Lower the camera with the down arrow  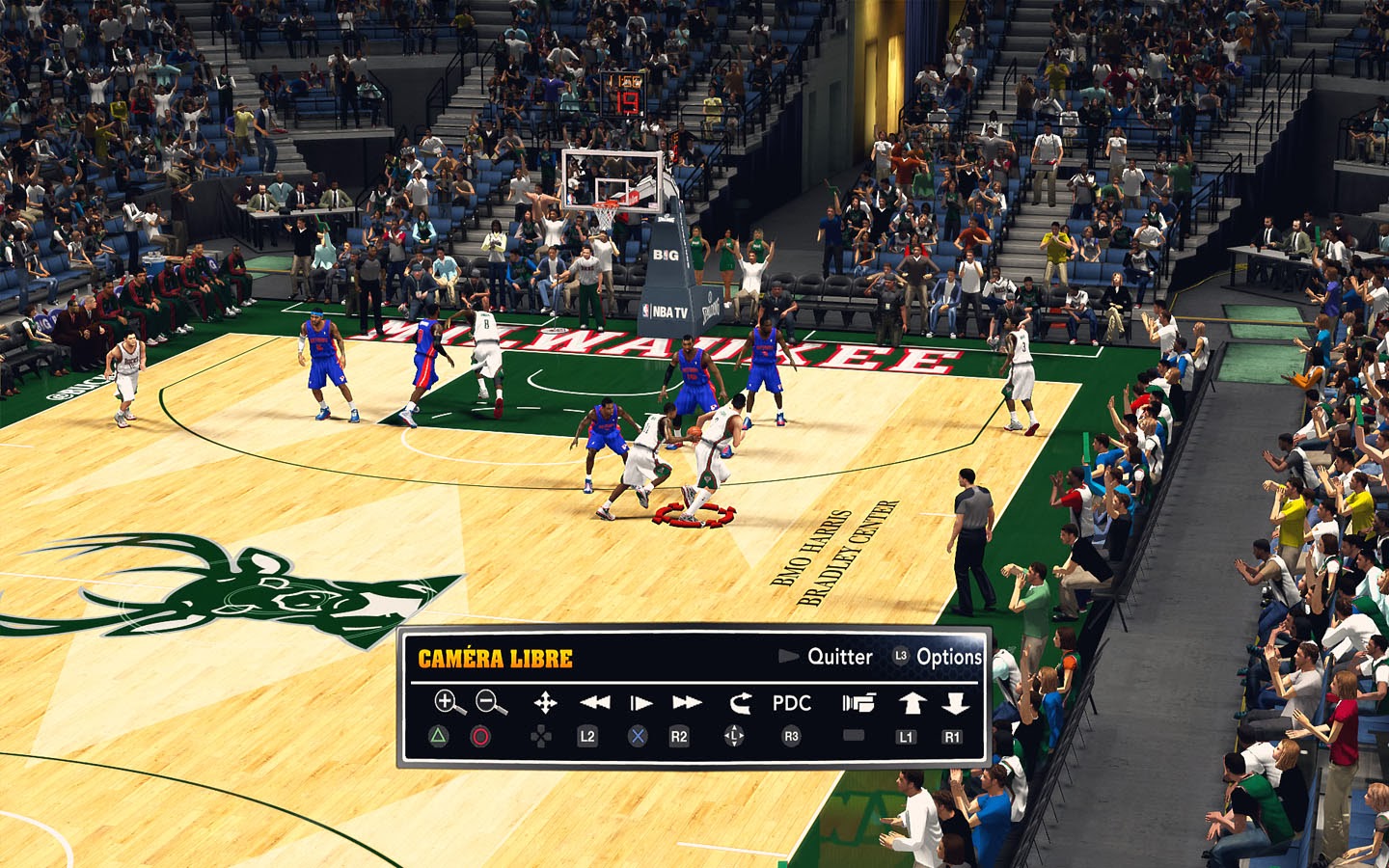click(955, 703)
